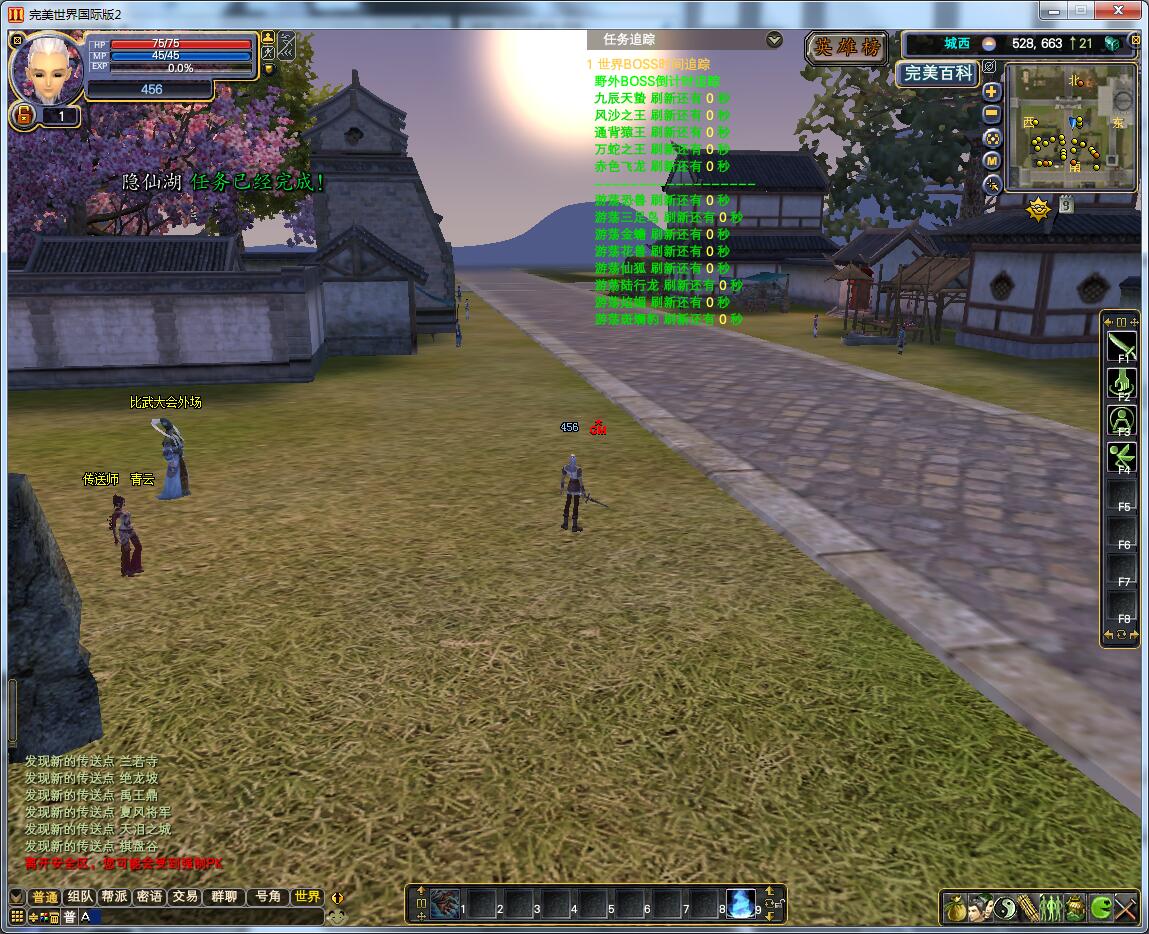Use the blue flame skill in slot 9
The height and width of the screenshot is (934, 1149).
pyautogui.click(x=741, y=904)
